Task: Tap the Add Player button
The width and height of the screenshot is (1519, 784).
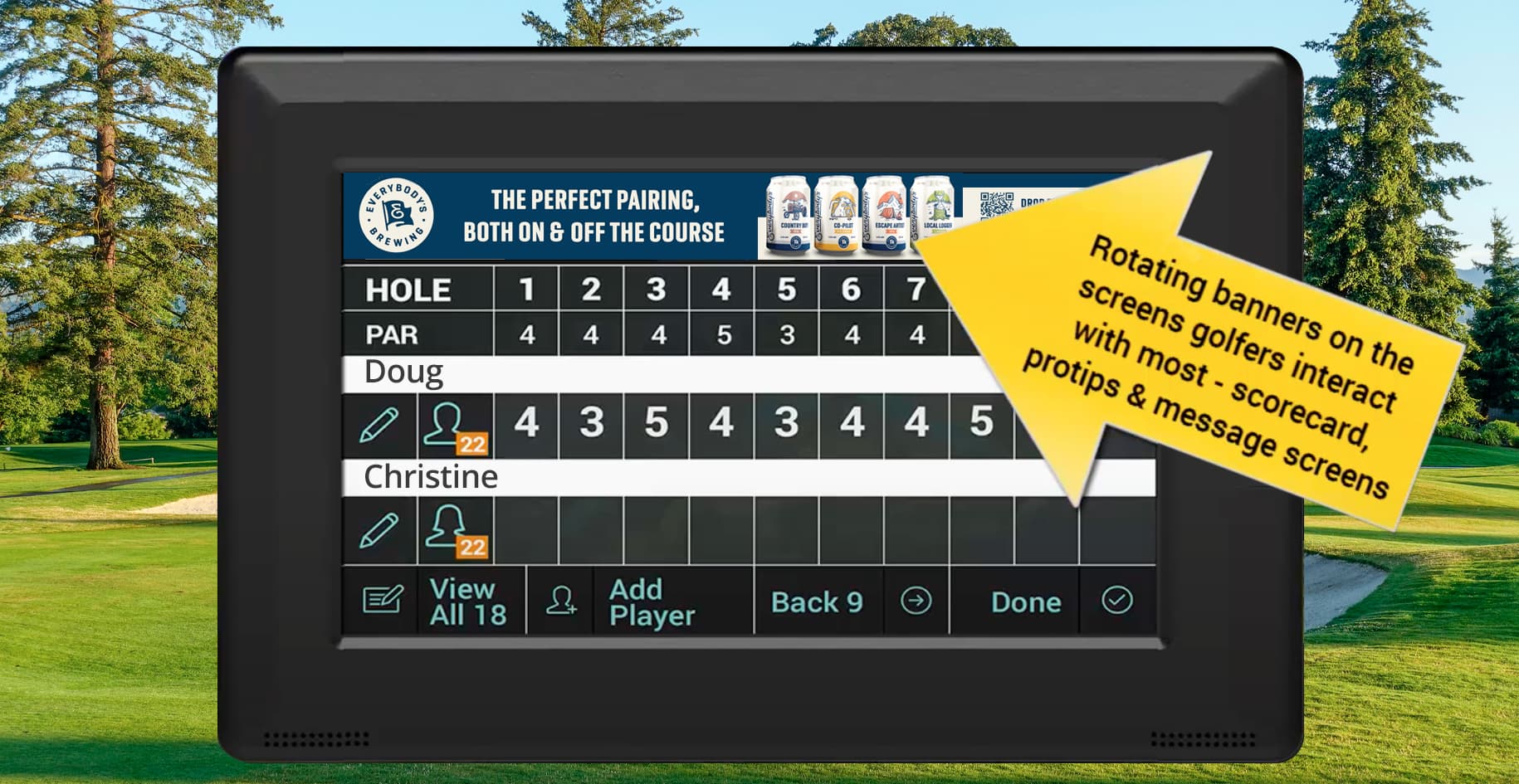Action: click(x=652, y=601)
